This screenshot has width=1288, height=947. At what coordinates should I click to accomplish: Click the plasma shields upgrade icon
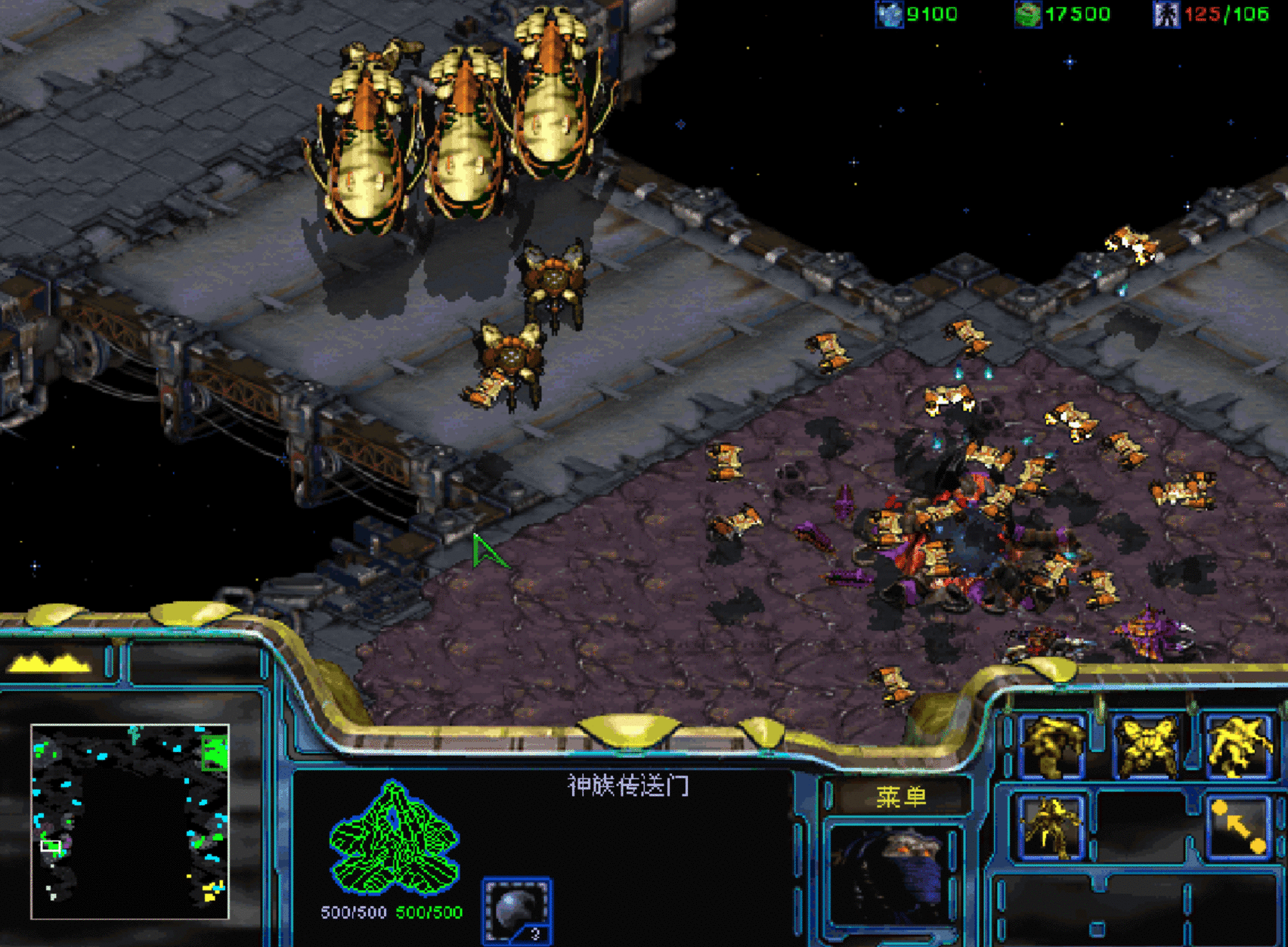[517, 910]
